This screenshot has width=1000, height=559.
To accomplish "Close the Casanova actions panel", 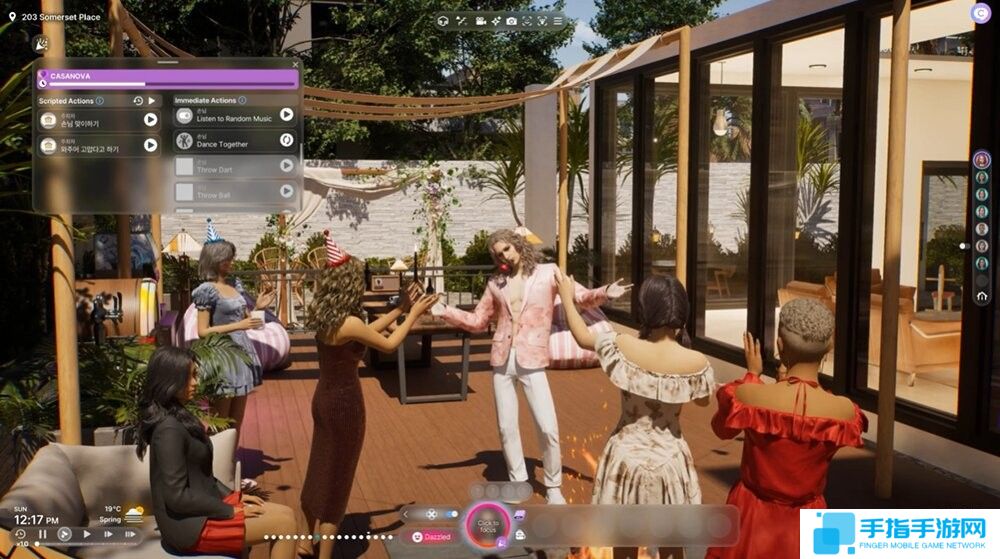I will click(x=295, y=63).
